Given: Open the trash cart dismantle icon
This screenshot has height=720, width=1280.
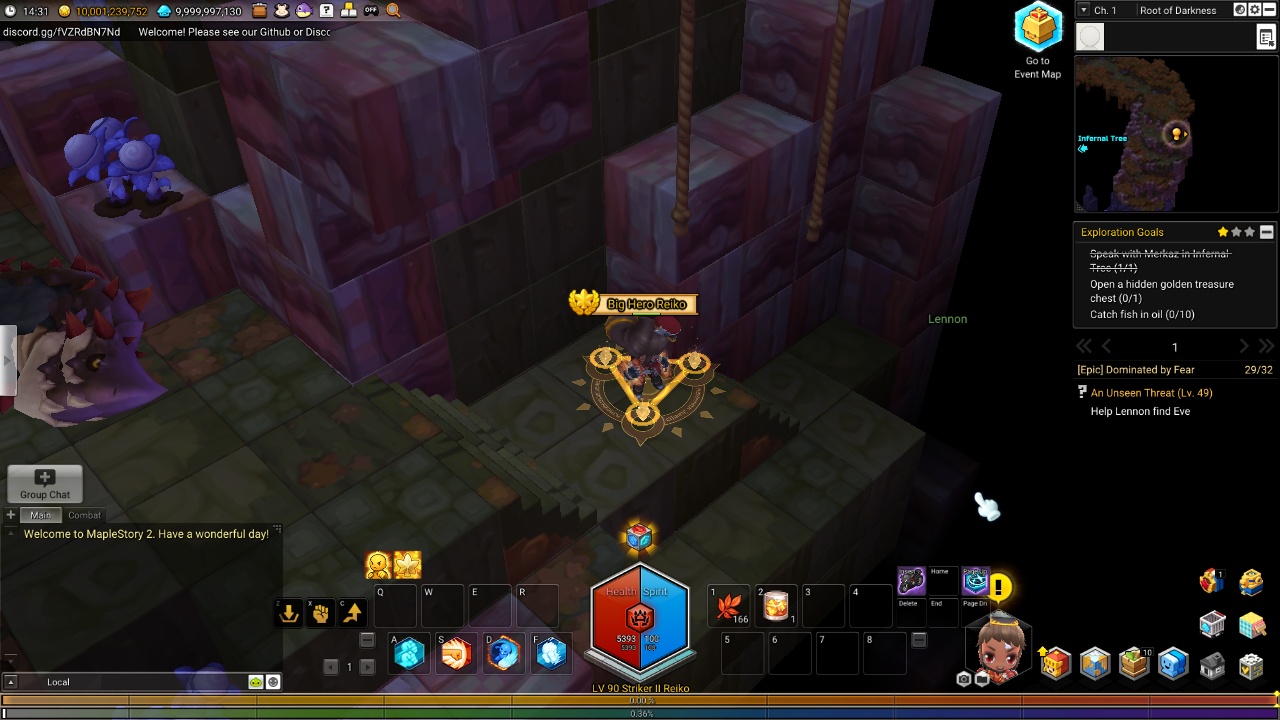Looking at the screenshot, I should [x=1212, y=624].
